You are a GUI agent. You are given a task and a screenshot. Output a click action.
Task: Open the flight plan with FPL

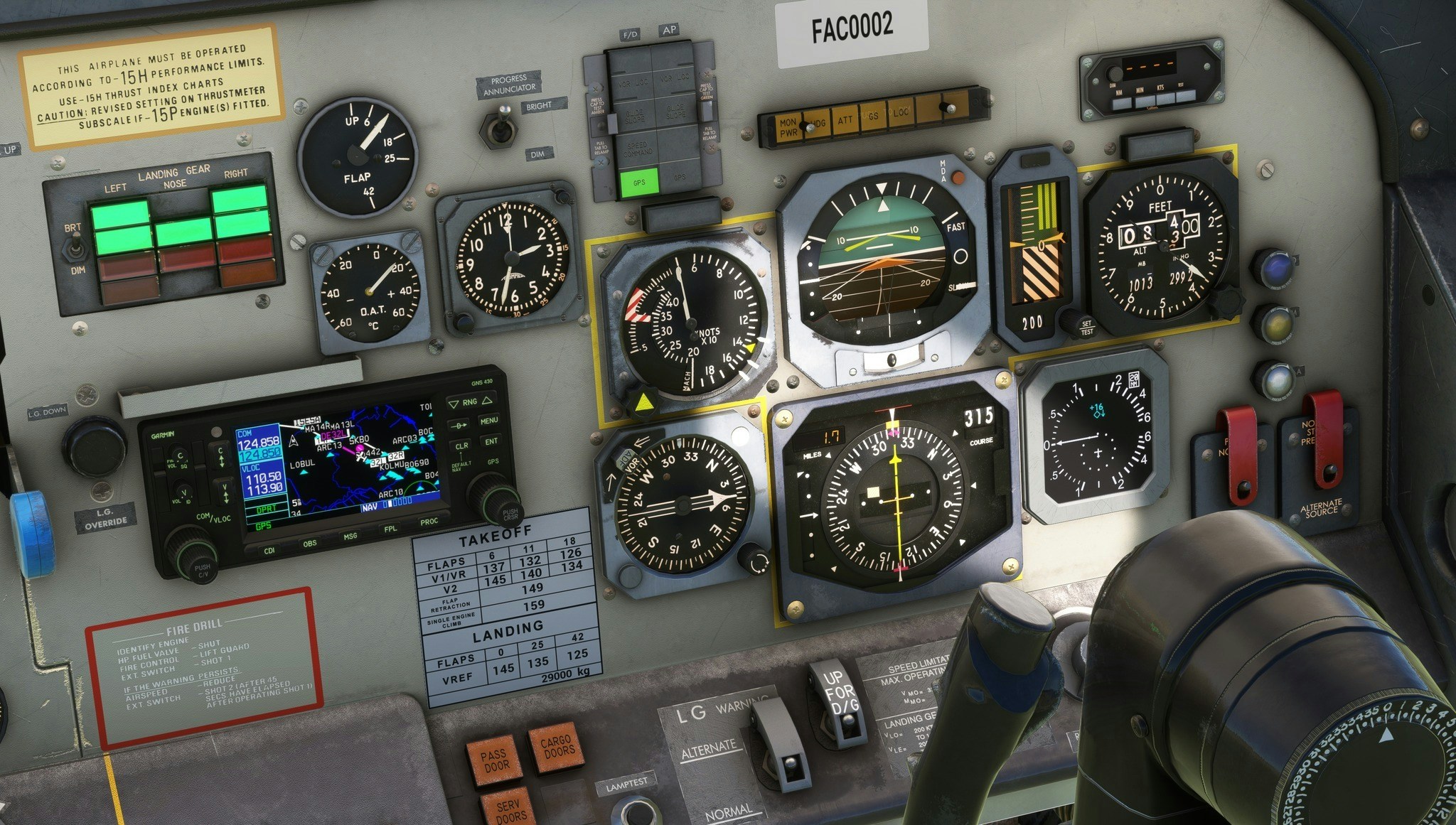point(390,529)
